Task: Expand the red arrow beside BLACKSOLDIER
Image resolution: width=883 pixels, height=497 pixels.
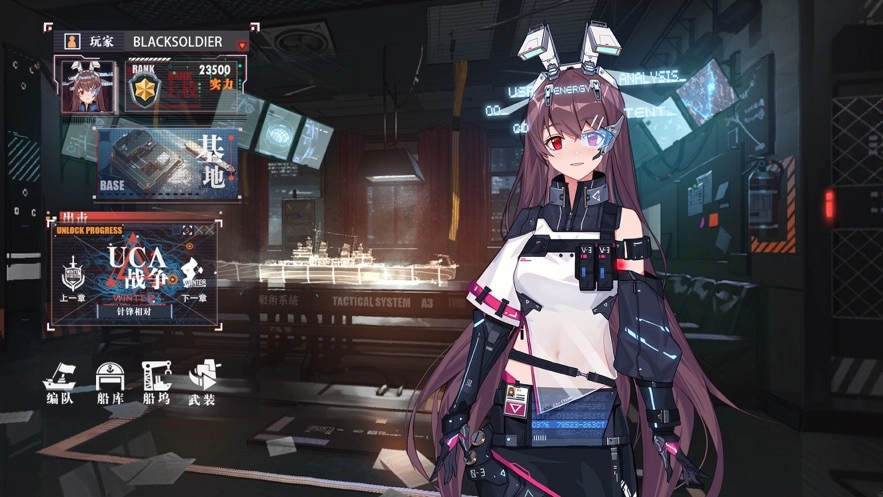Action: [x=242, y=43]
